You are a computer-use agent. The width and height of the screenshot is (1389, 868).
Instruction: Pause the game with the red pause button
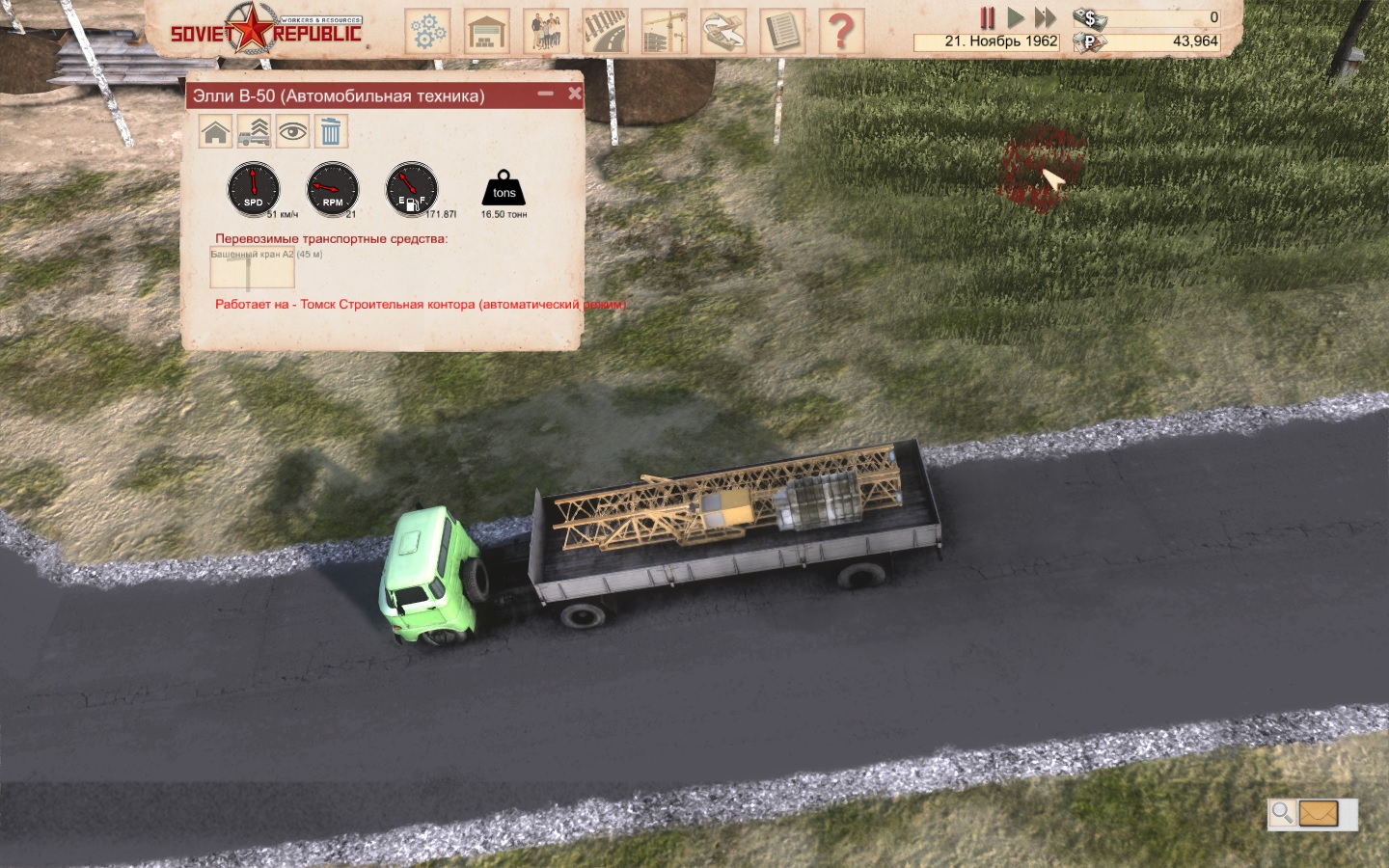(987, 17)
